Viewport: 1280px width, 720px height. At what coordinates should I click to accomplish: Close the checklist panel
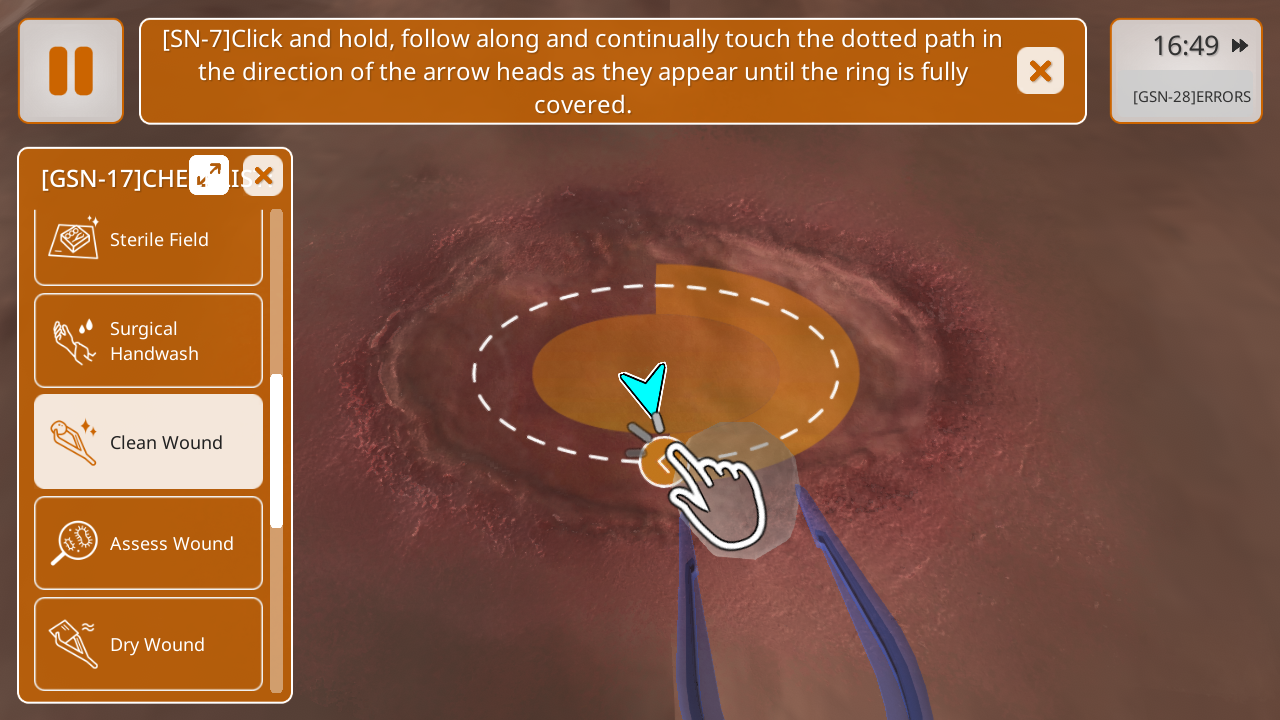point(263,175)
